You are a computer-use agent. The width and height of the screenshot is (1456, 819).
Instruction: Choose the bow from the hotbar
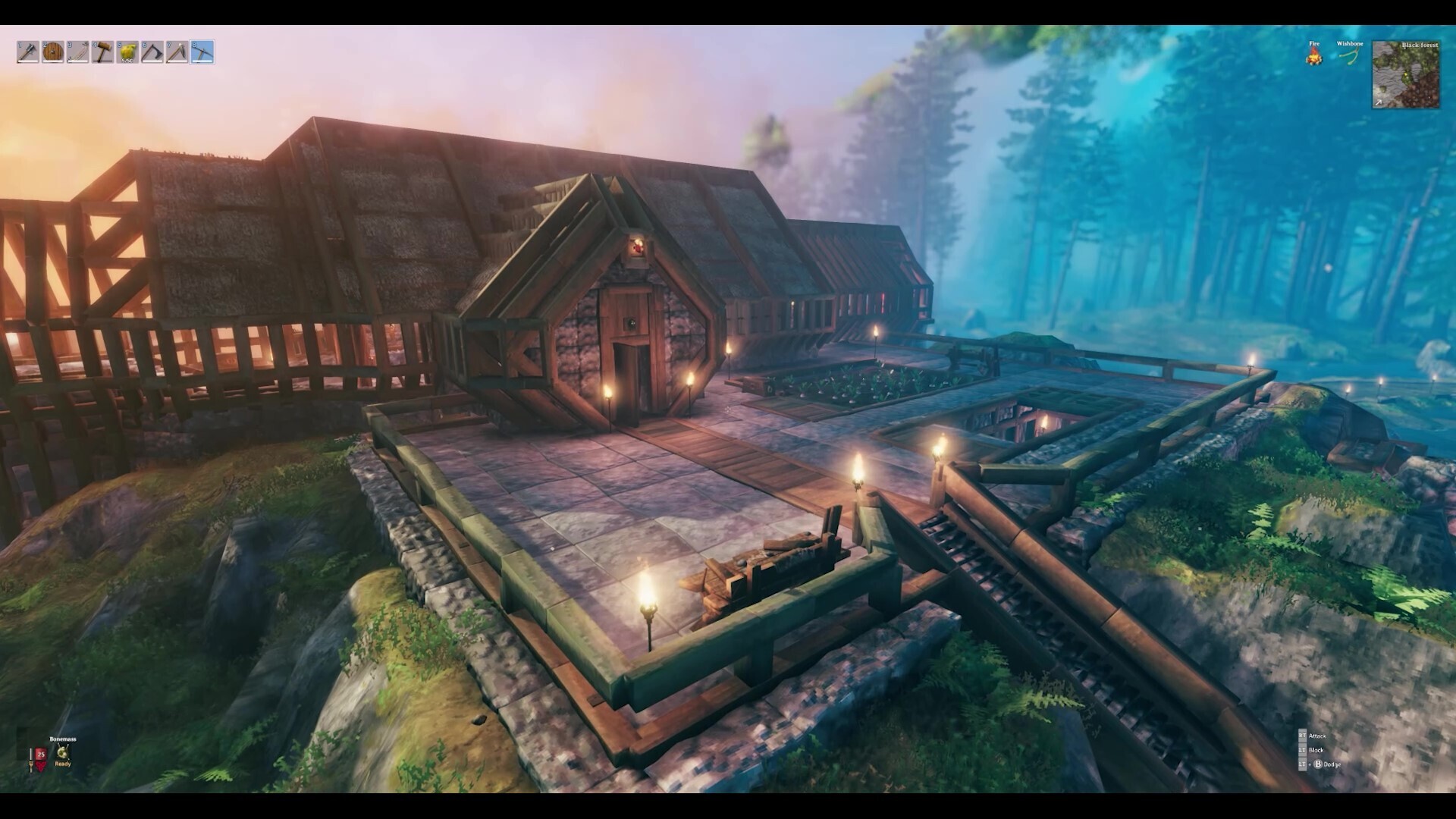coord(78,52)
